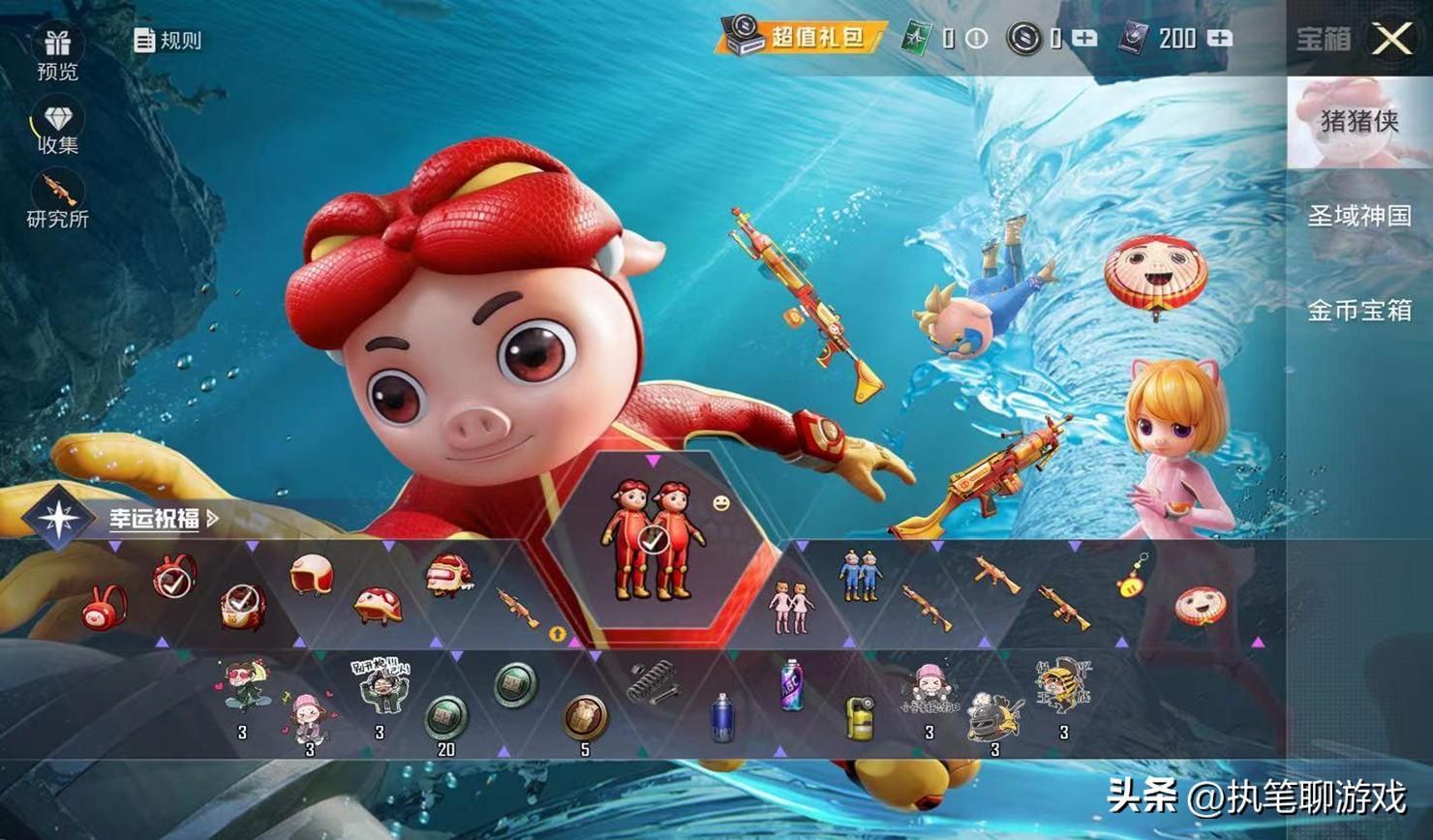Viewport: 1433px width, 840px height.
Task: Open the 预览 preview gift icon
Action: (x=57, y=52)
